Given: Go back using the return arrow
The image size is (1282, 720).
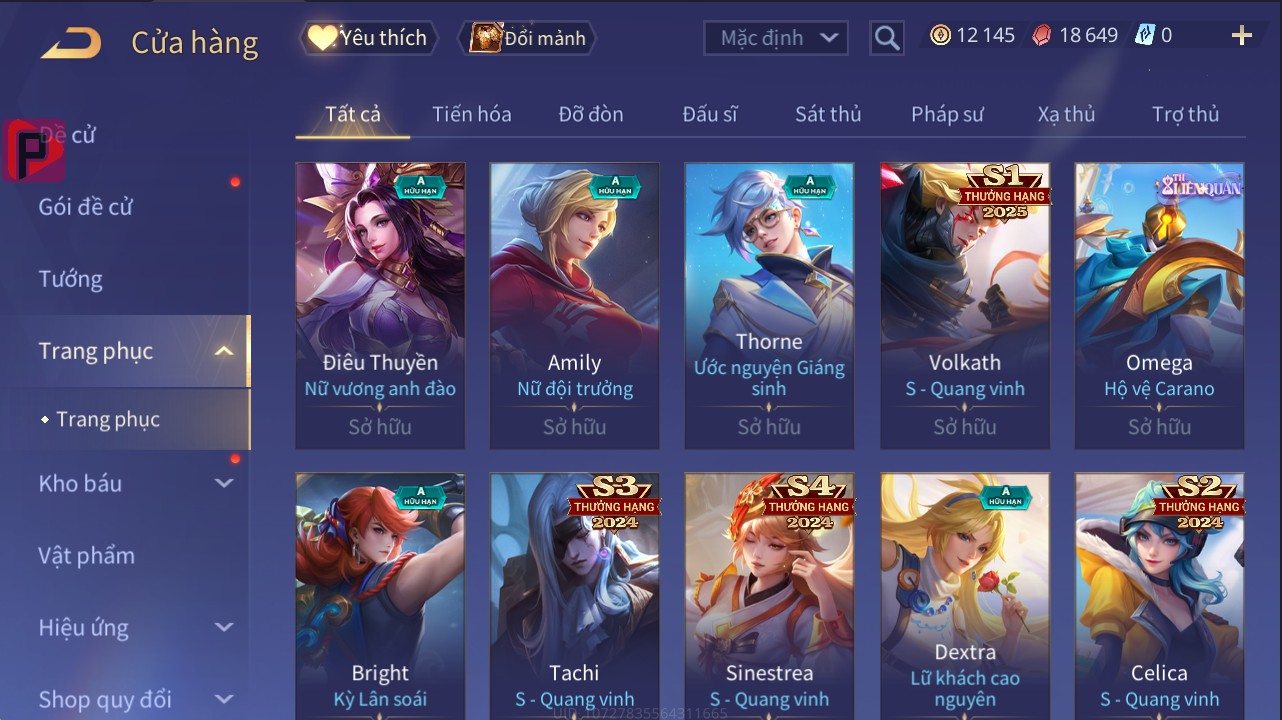Looking at the screenshot, I should [x=71, y=43].
